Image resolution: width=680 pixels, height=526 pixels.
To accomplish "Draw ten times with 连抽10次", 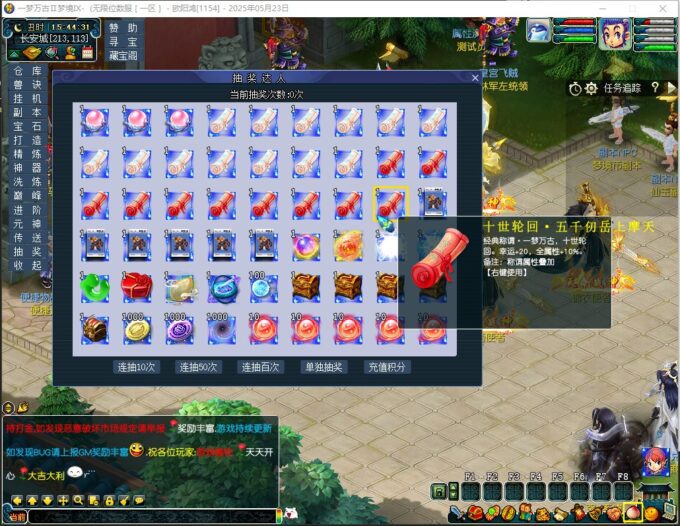I will tap(136, 367).
